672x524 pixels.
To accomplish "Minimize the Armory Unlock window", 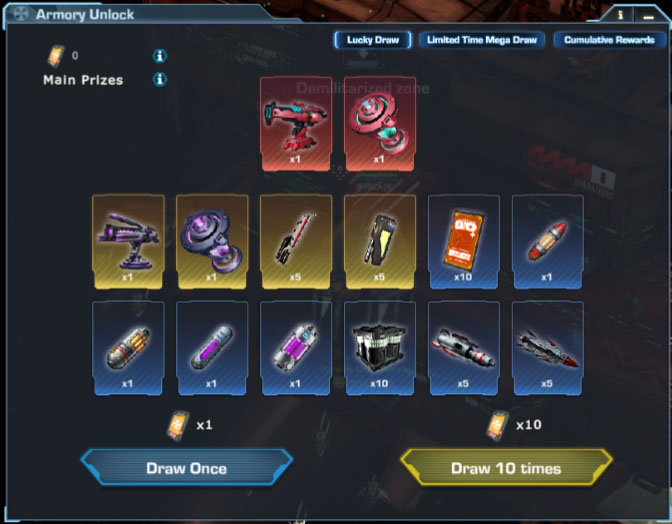I will (648, 15).
